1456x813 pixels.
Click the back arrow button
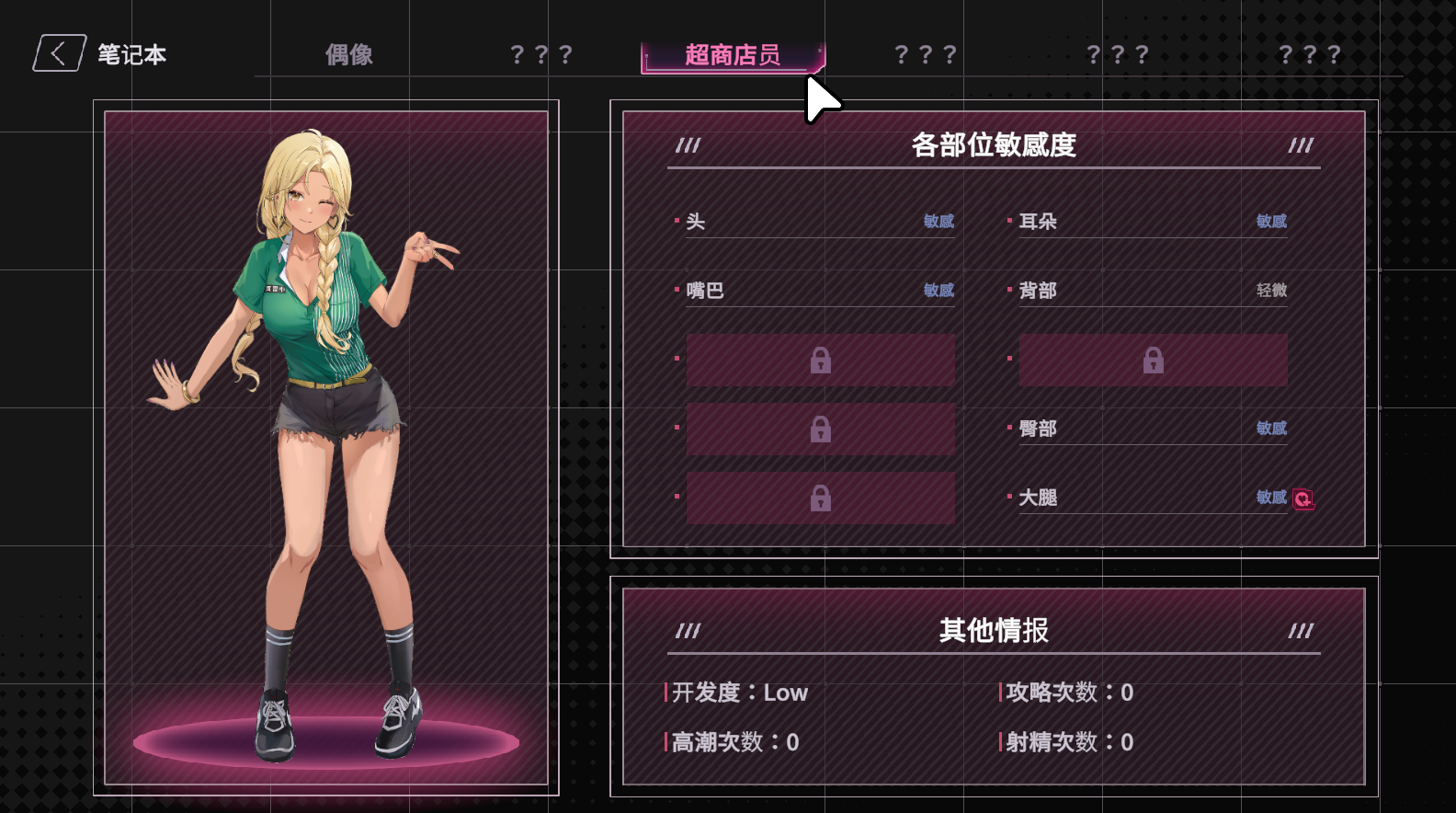tap(59, 54)
